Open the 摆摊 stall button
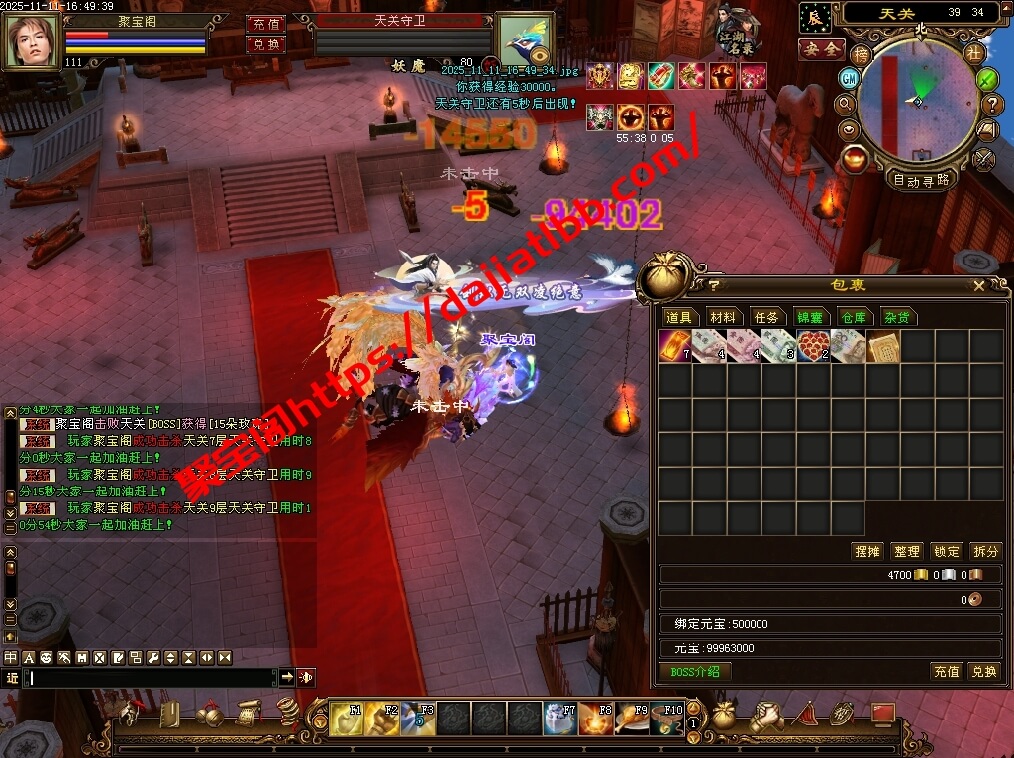1014x758 pixels. (866, 551)
